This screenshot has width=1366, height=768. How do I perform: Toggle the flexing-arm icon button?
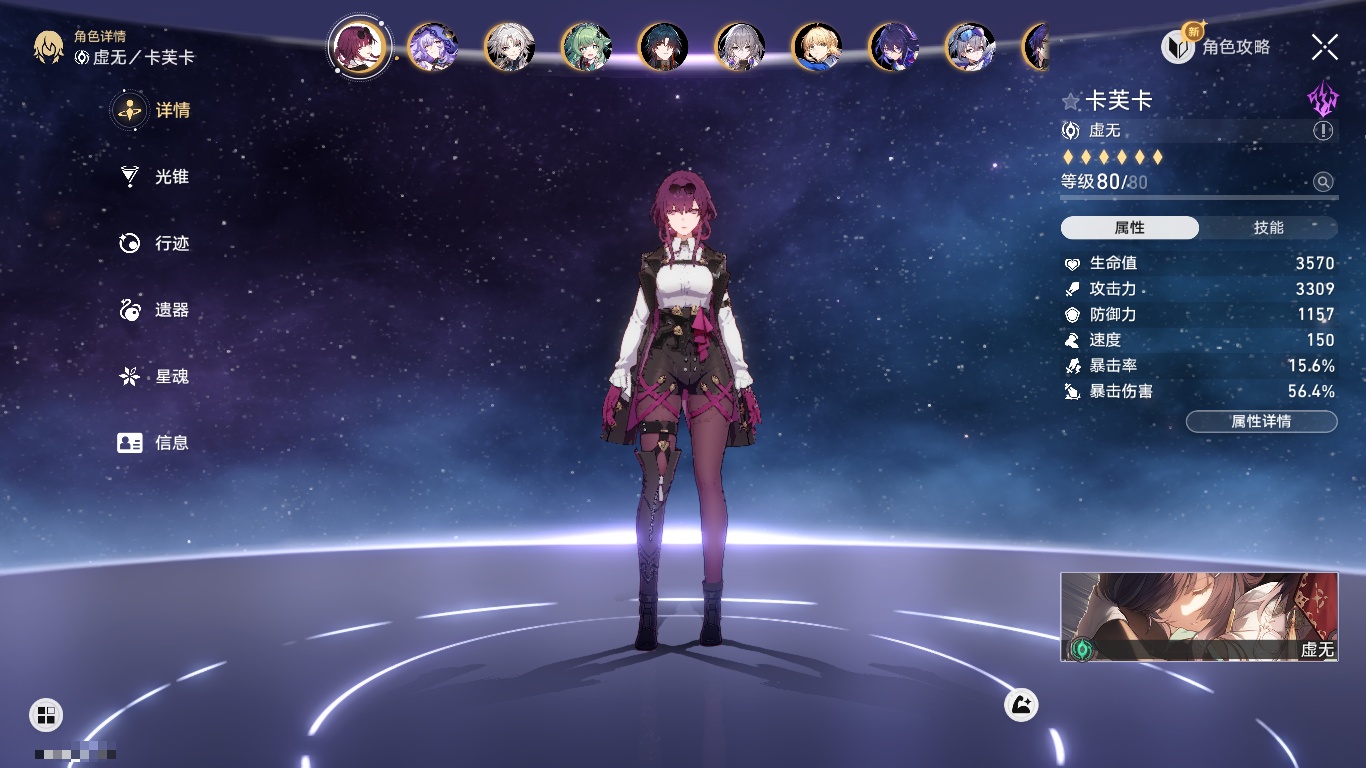[1021, 705]
